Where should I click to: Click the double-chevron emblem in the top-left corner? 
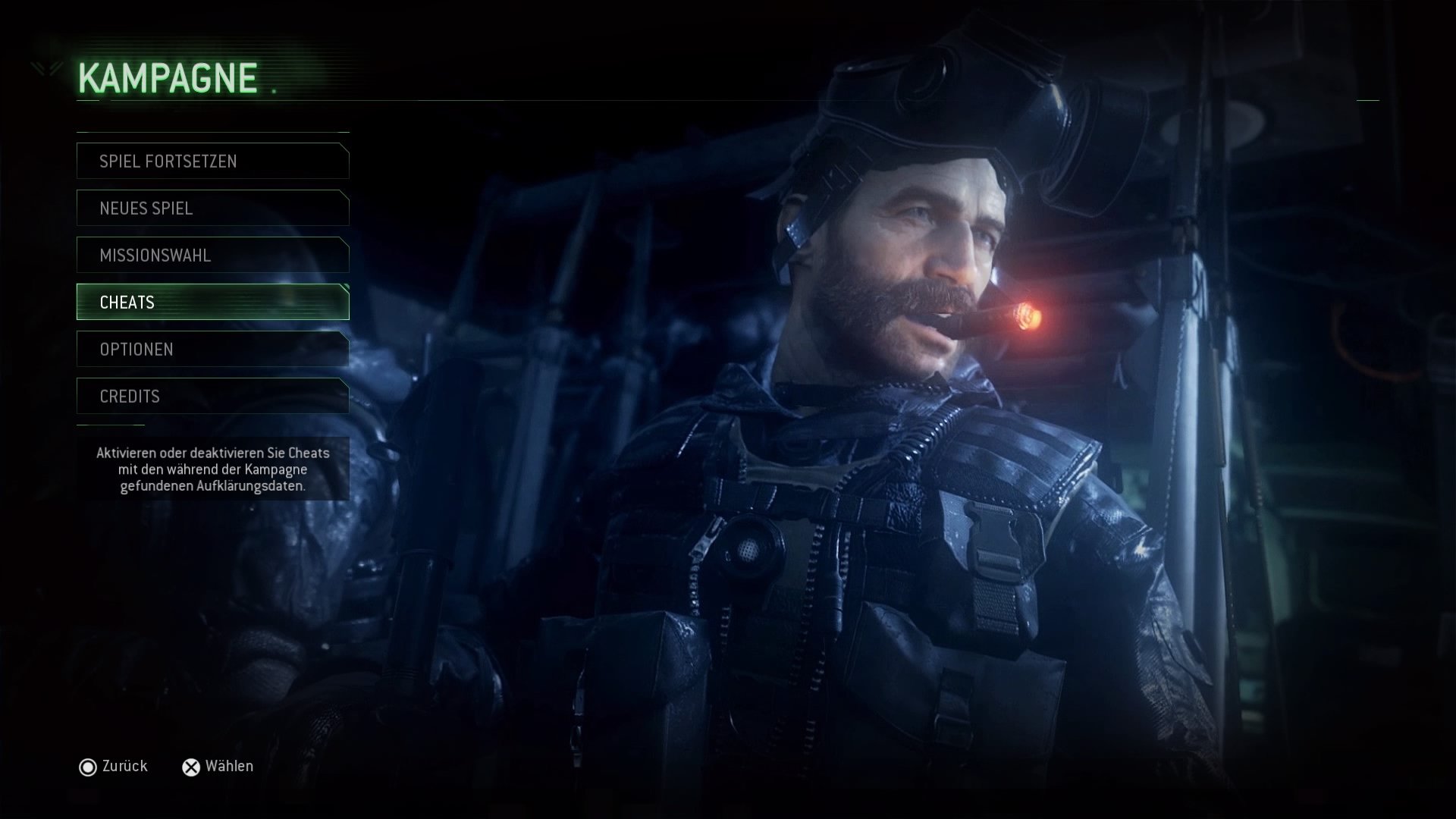point(45,70)
